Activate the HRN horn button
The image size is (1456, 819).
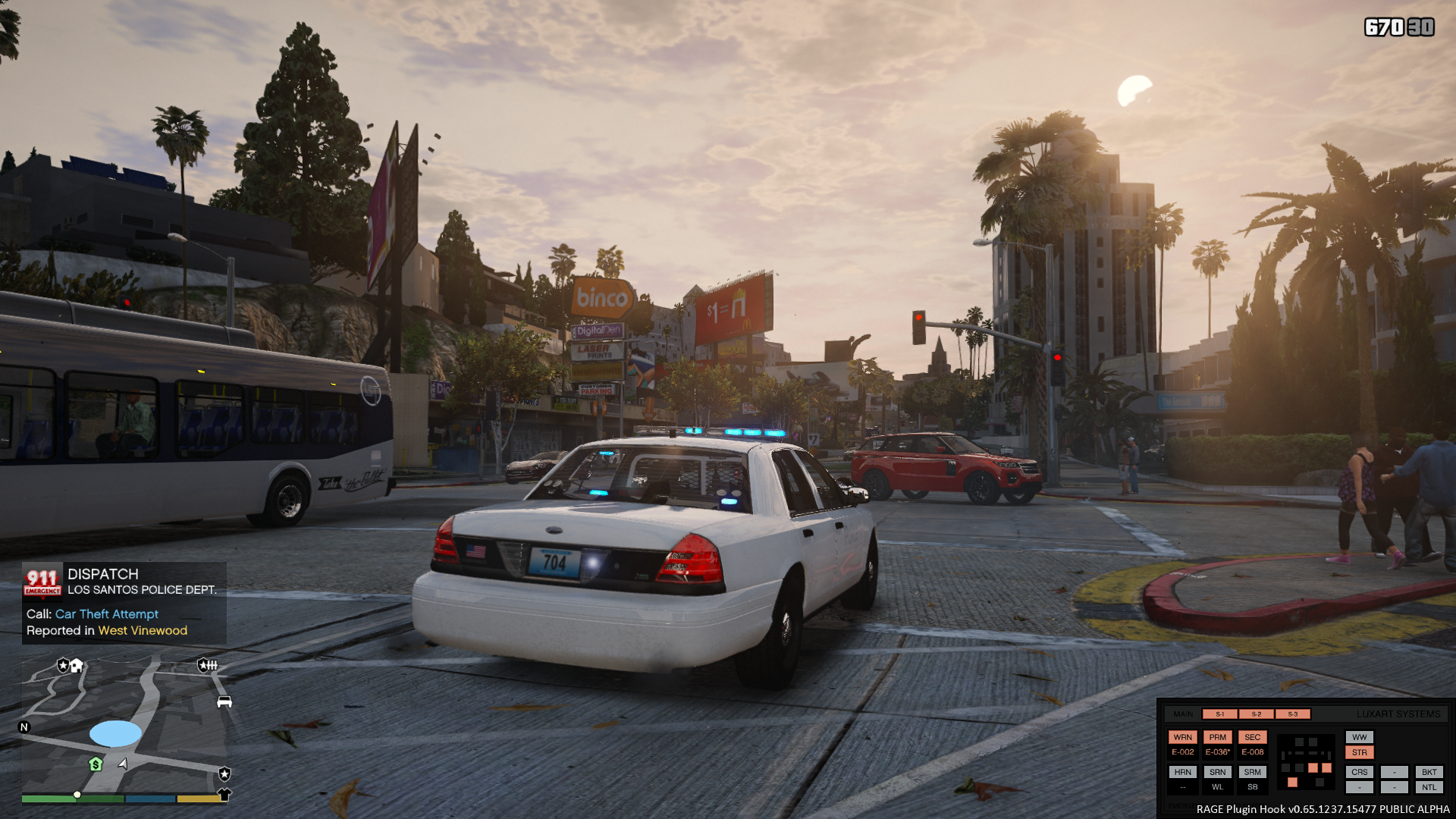click(1182, 772)
